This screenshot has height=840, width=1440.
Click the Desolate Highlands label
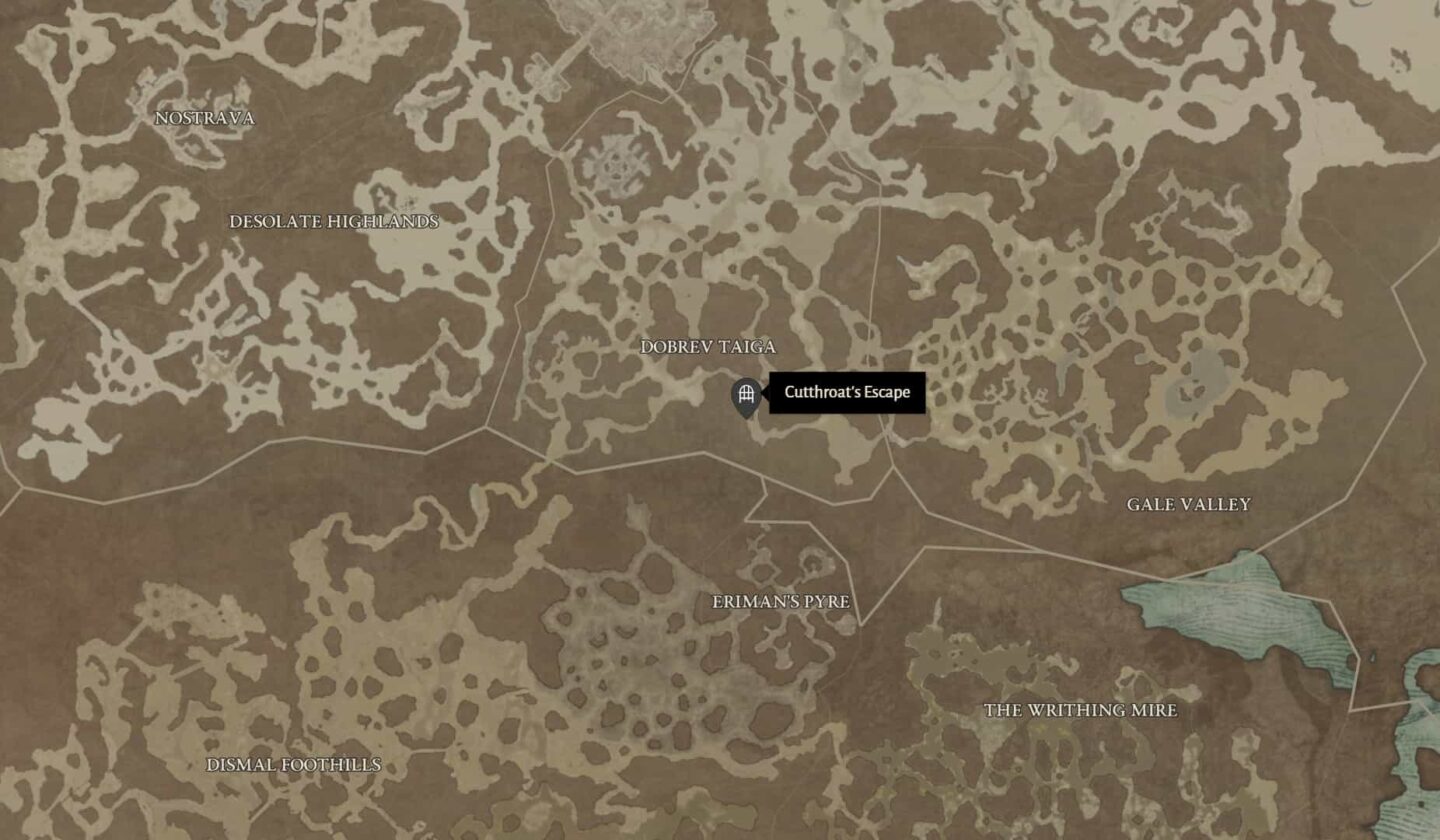[336, 223]
